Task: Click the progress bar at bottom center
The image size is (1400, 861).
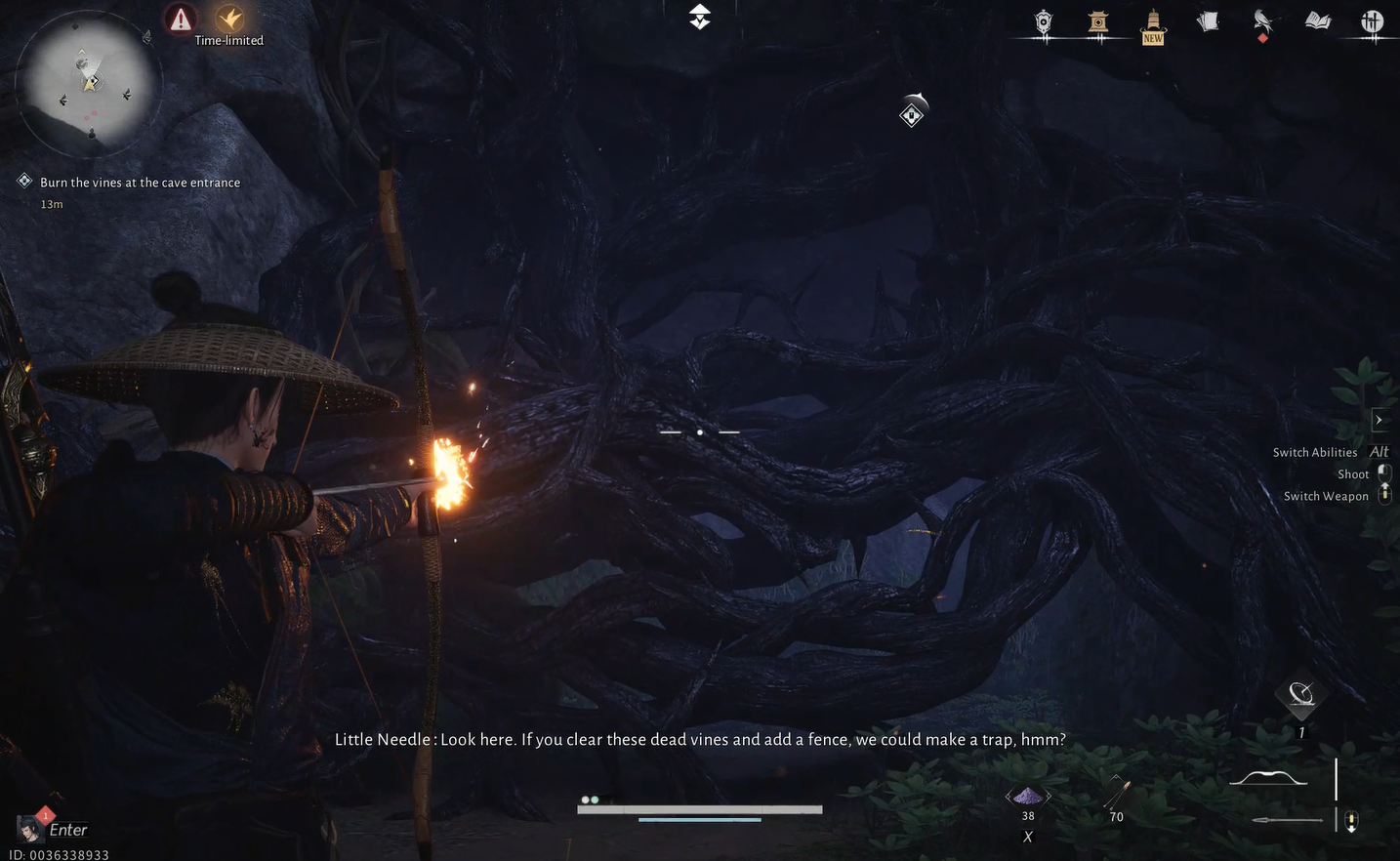Action: pyautogui.click(x=699, y=809)
